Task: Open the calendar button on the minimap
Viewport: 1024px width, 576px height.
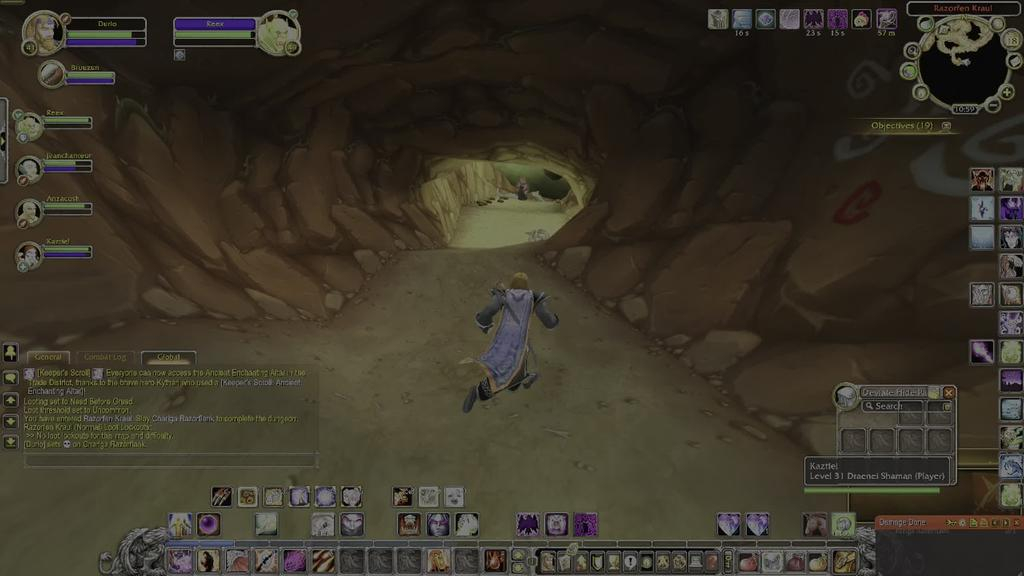Action: click(x=1011, y=39)
